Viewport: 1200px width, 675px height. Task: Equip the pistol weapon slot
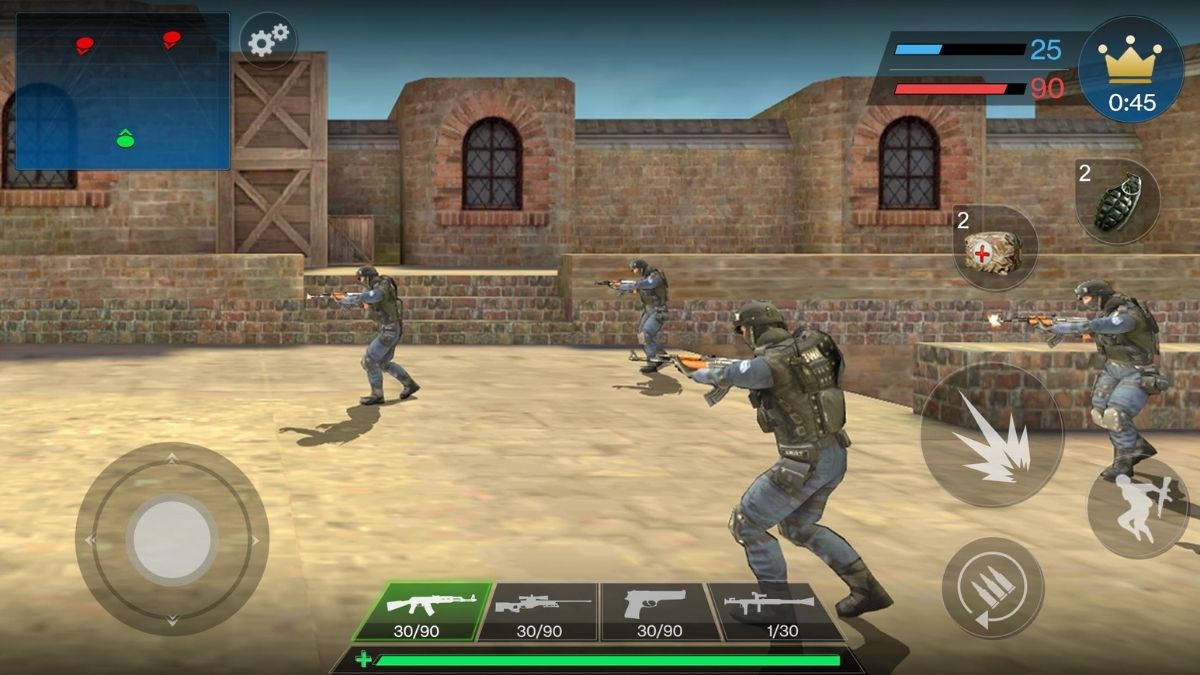click(x=660, y=611)
